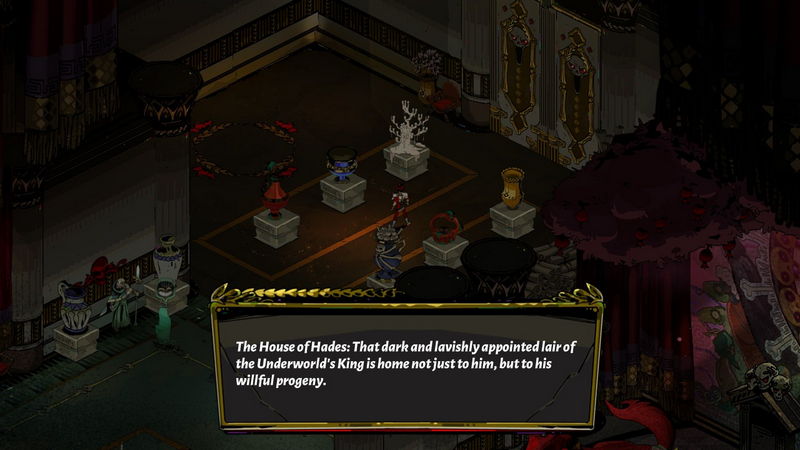Advance the House of Hades narration box

(405, 362)
